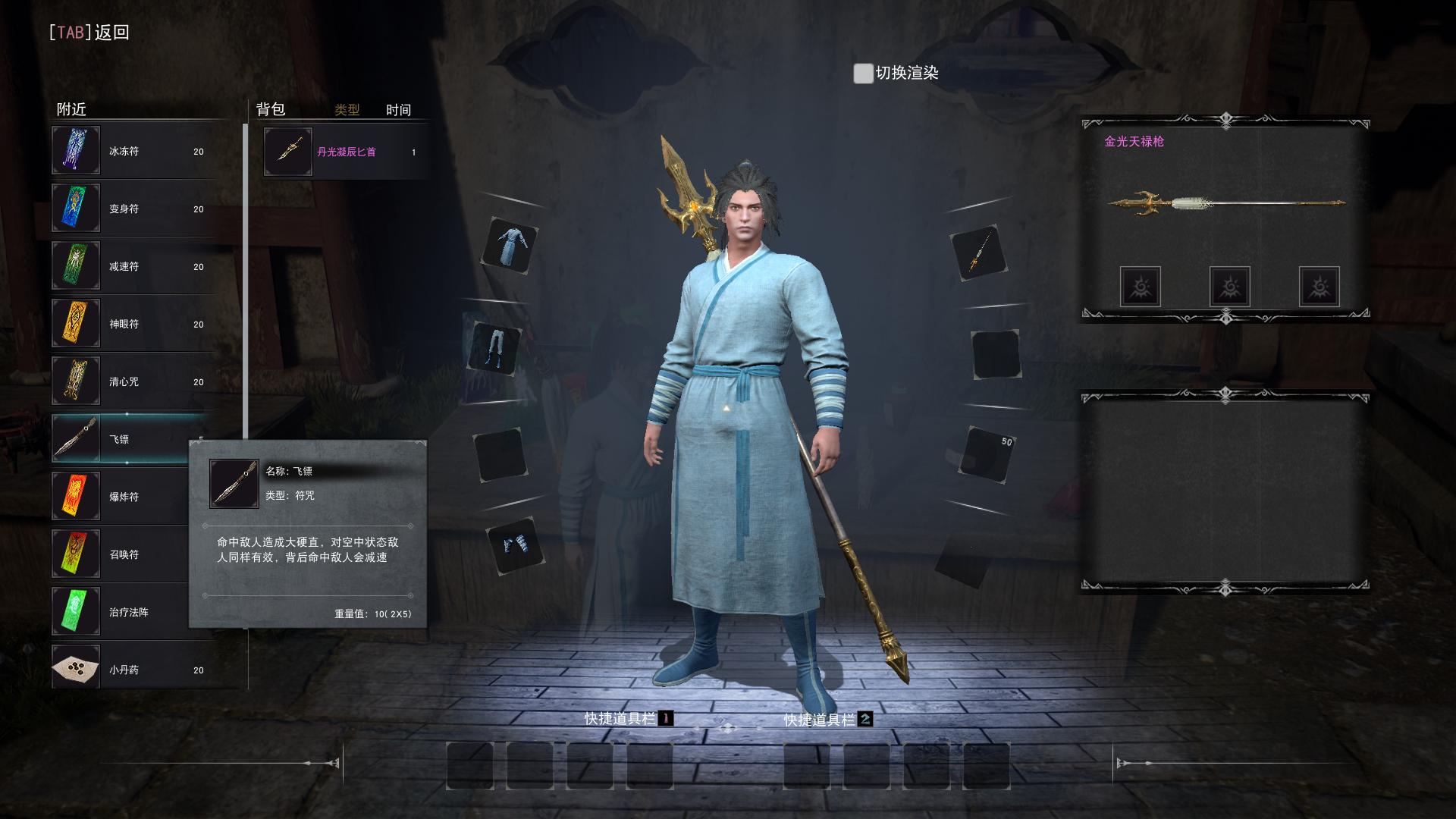Pick the 爆炸符 talisman icon
Viewport: 1456px width, 819px height.
[76, 497]
